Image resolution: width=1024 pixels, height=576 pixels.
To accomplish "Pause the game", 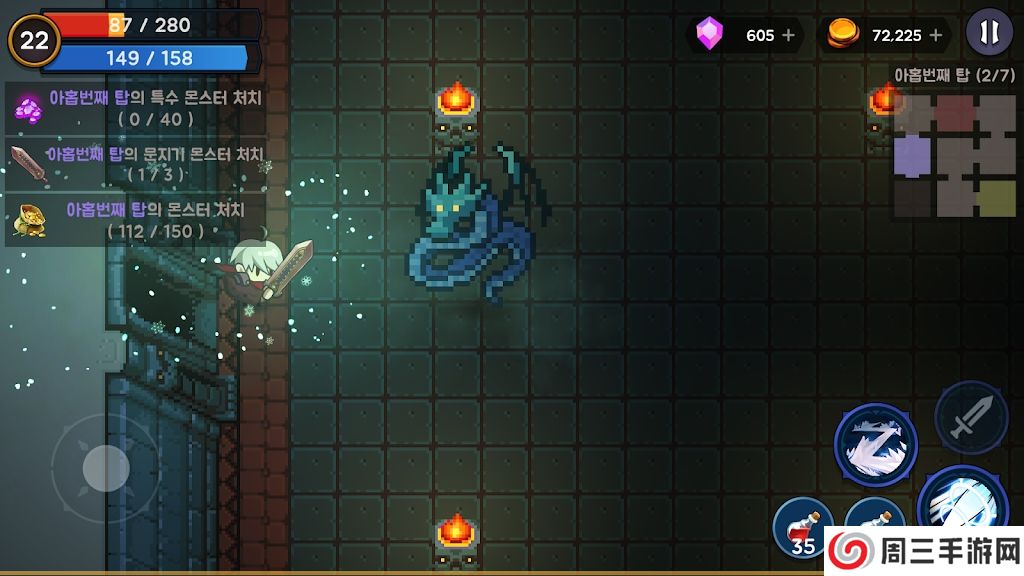I will click(x=988, y=34).
